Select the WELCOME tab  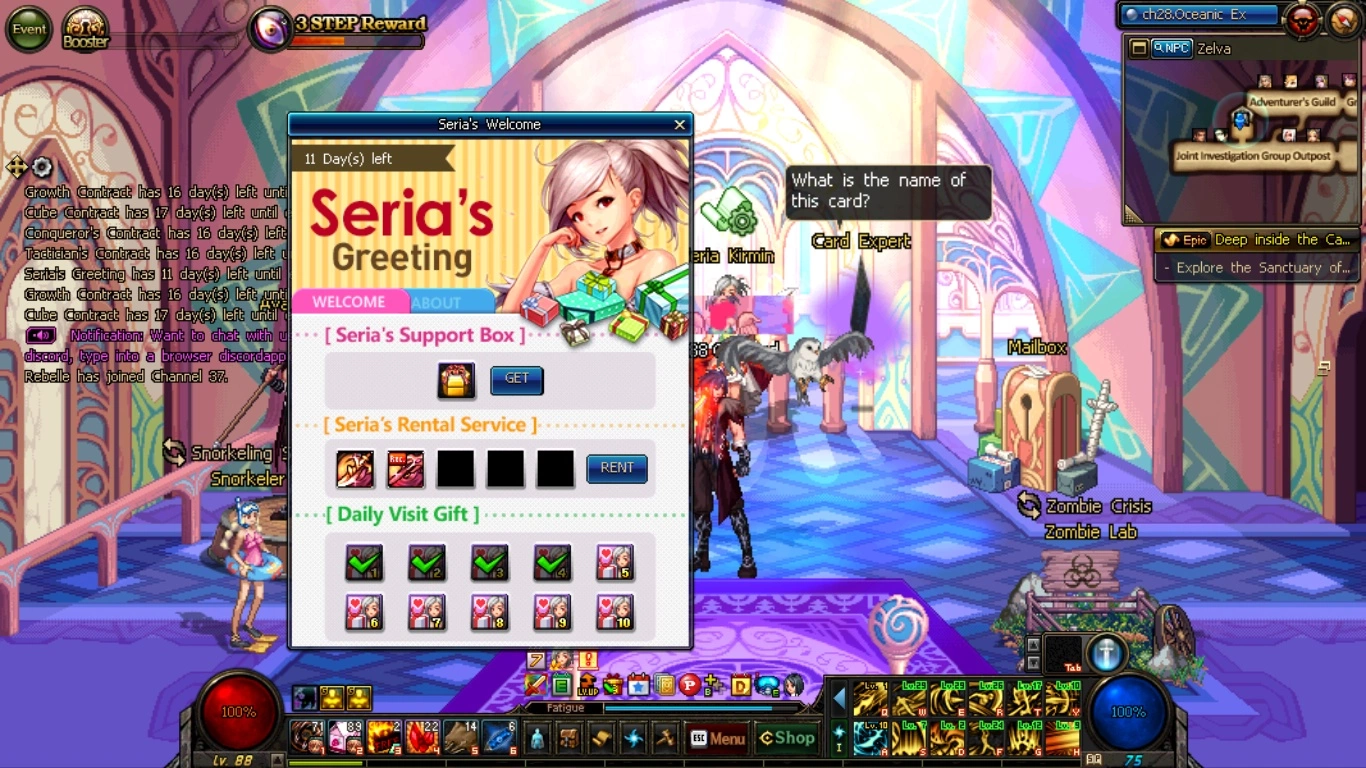pyautogui.click(x=348, y=302)
